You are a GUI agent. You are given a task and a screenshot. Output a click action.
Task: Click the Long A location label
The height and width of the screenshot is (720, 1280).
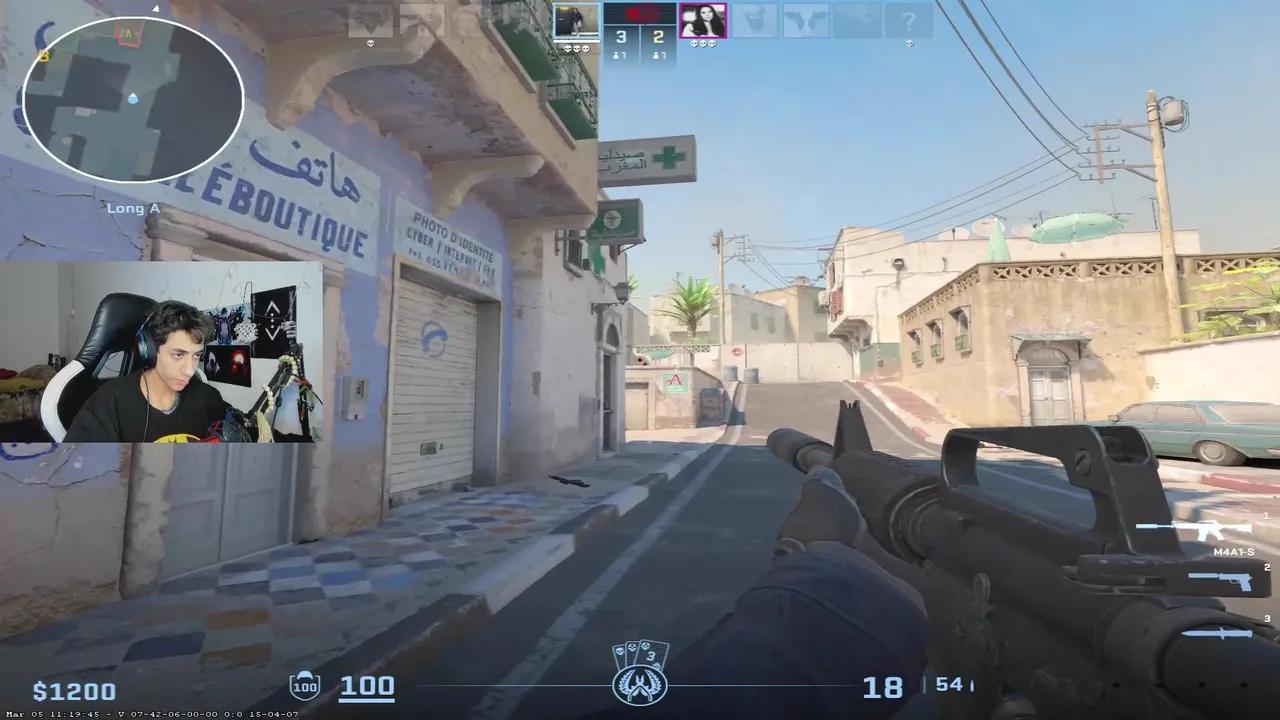(132, 208)
